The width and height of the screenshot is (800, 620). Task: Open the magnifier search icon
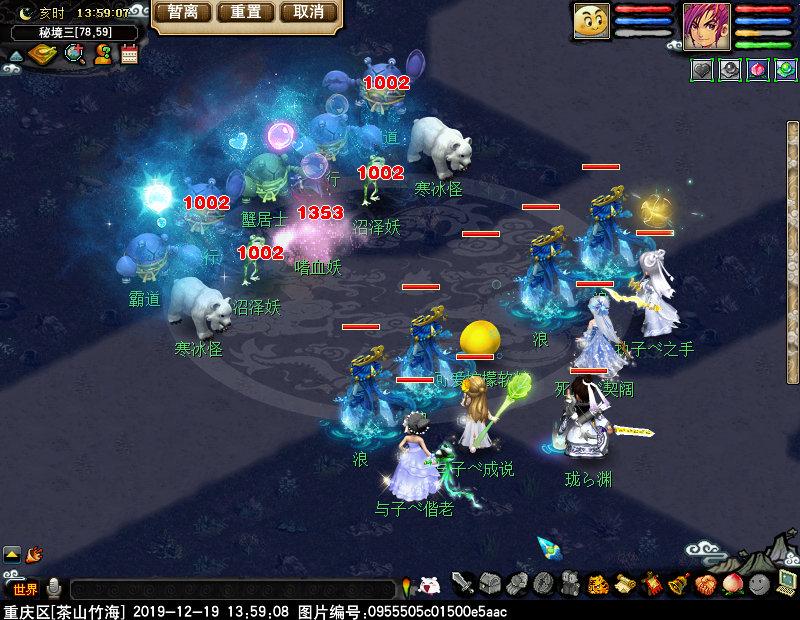tap(74, 54)
